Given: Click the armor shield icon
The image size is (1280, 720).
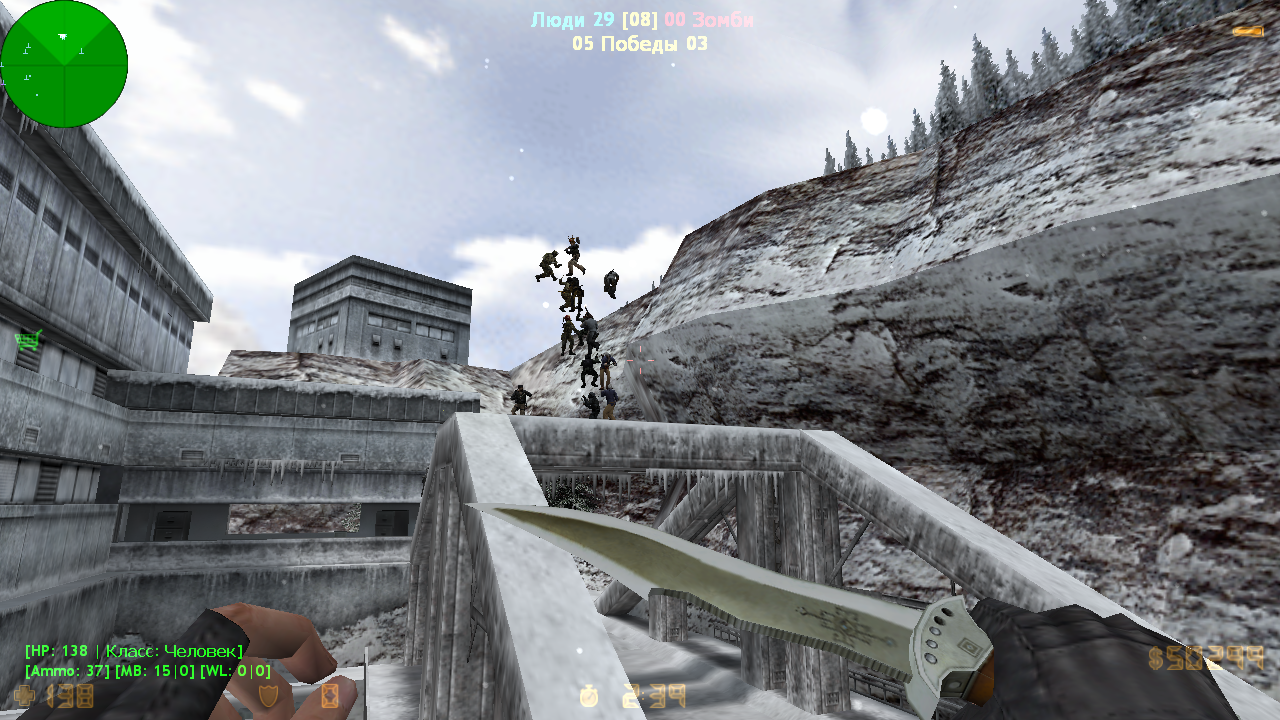Looking at the screenshot, I should pyautogui.click(x=268, y=696).
